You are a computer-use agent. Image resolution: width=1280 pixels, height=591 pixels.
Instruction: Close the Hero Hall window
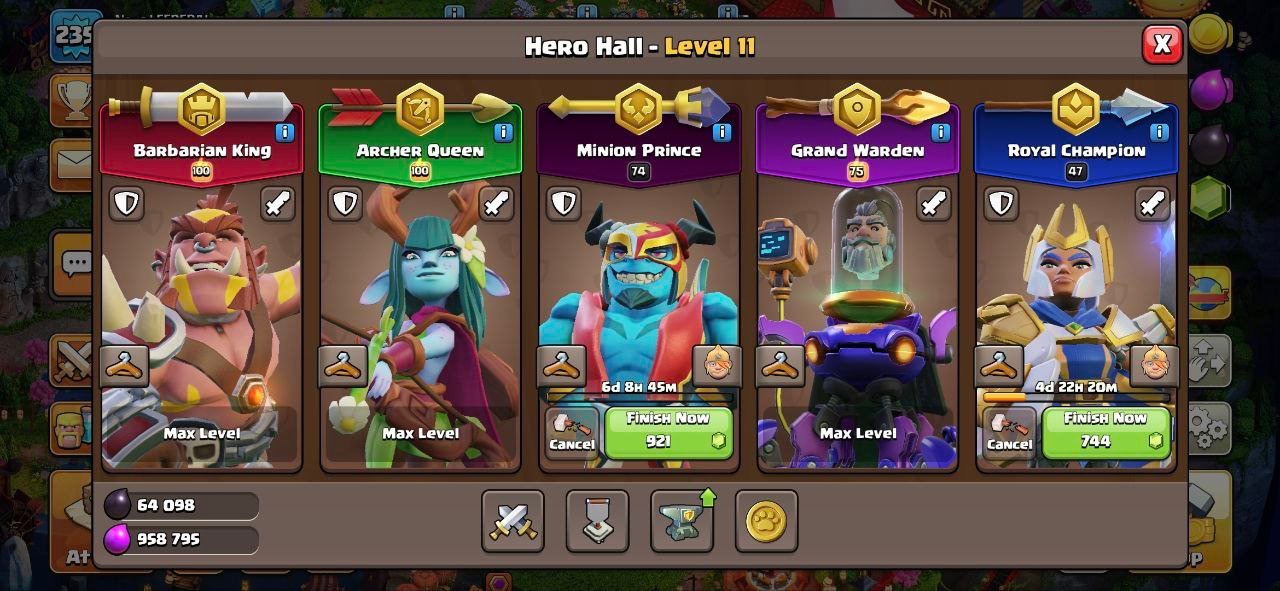[x=1162, y=44]
